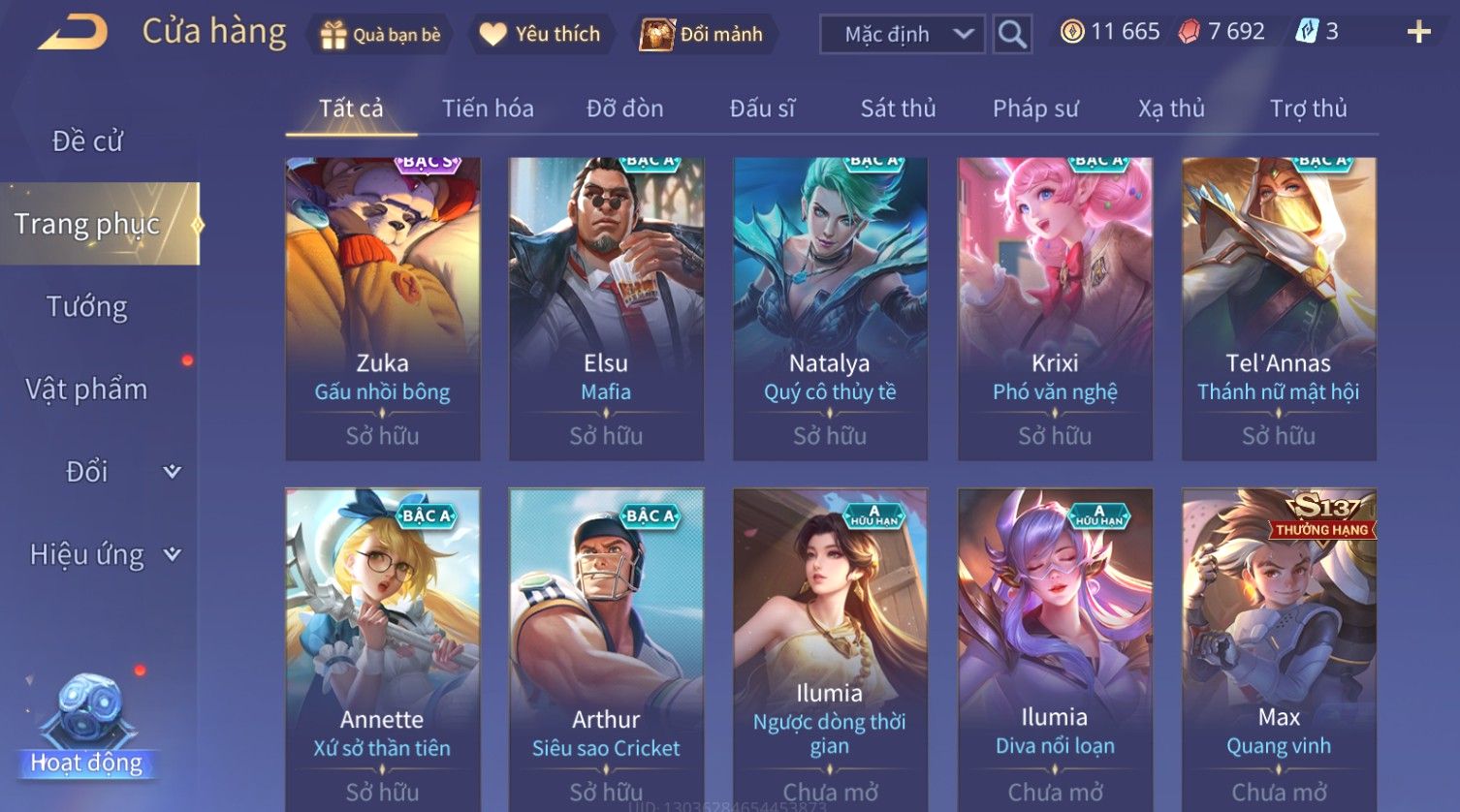Open the Trợ thủ tab

pos(1308,109)
